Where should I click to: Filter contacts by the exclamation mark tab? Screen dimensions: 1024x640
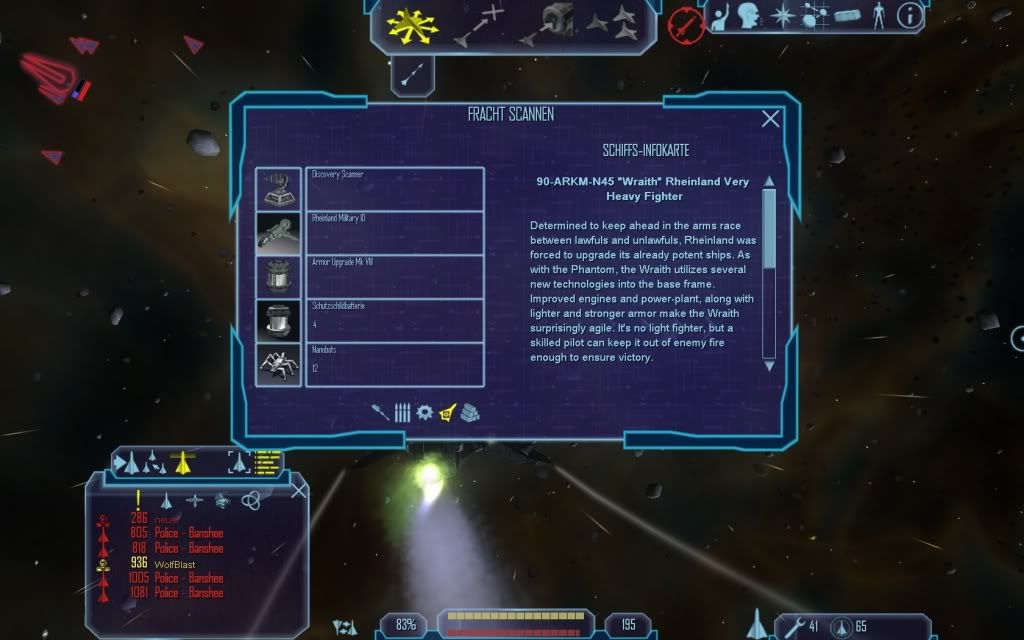[138, 499]
